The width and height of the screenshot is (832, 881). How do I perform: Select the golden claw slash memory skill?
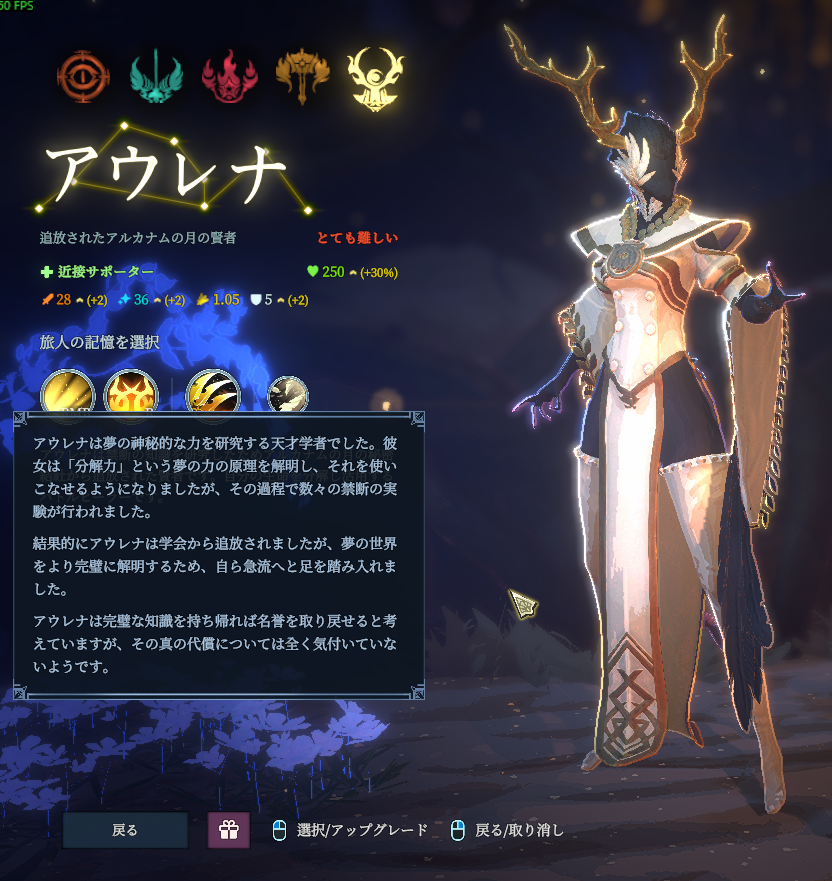point(213,393)
